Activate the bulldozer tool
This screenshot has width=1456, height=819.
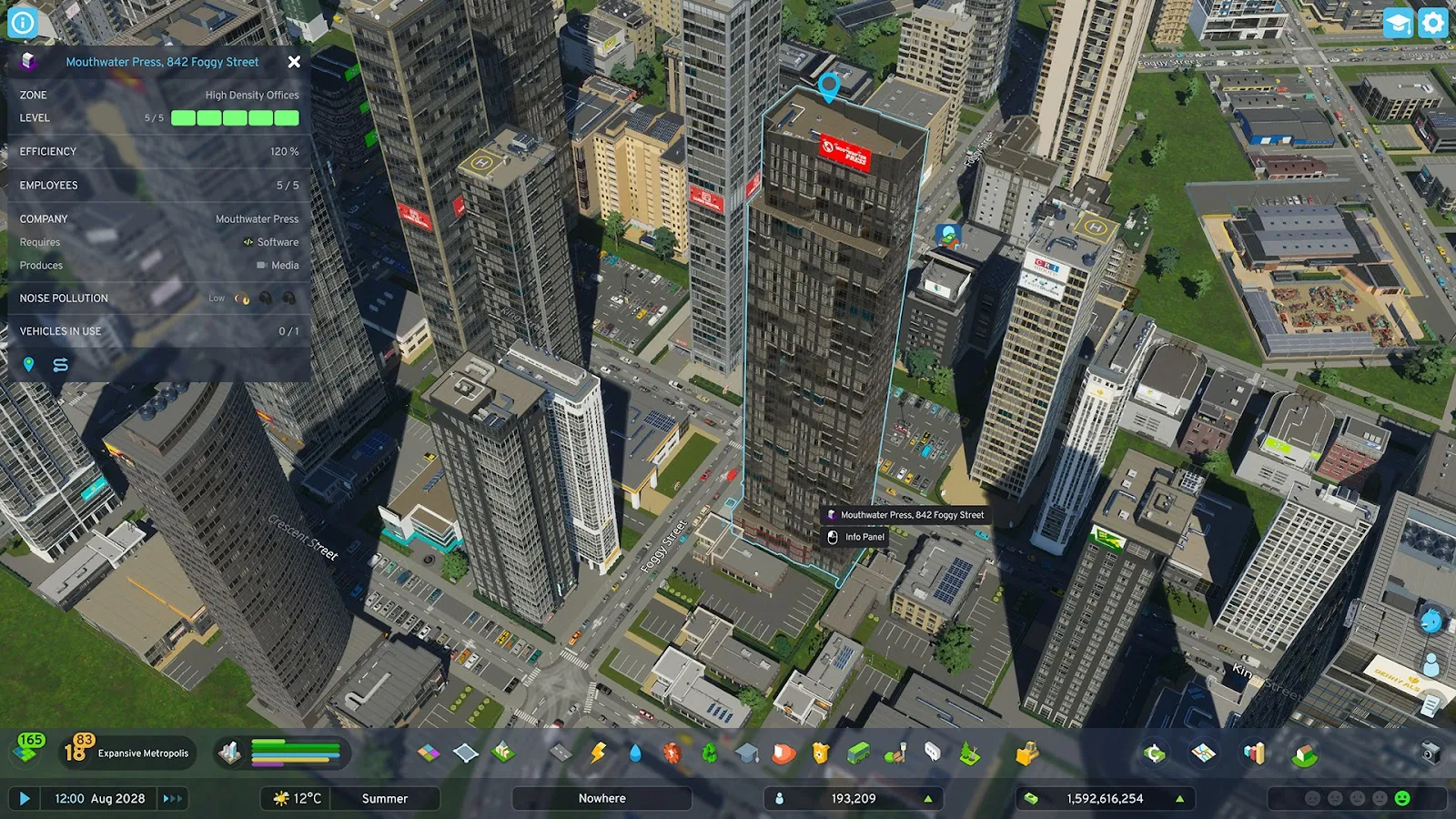pos(1027,753)
